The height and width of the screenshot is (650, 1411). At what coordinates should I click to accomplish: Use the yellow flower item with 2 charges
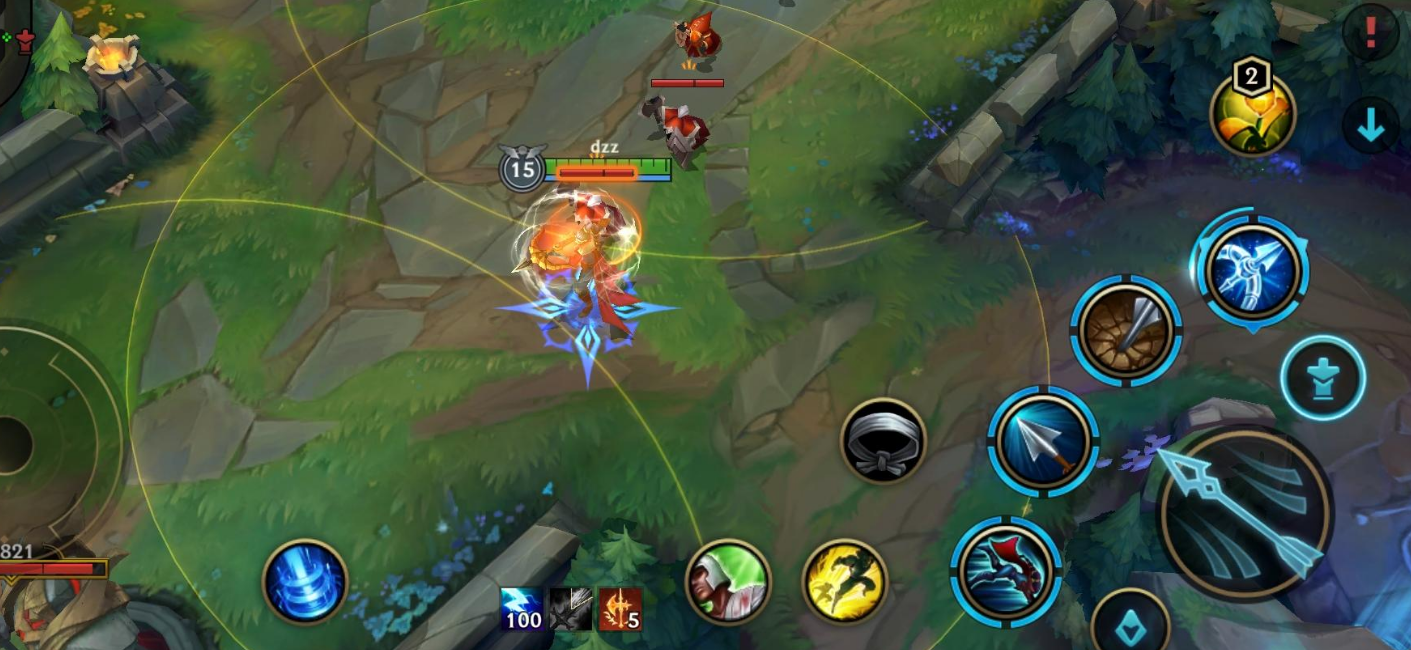(x=1253, y=114)
